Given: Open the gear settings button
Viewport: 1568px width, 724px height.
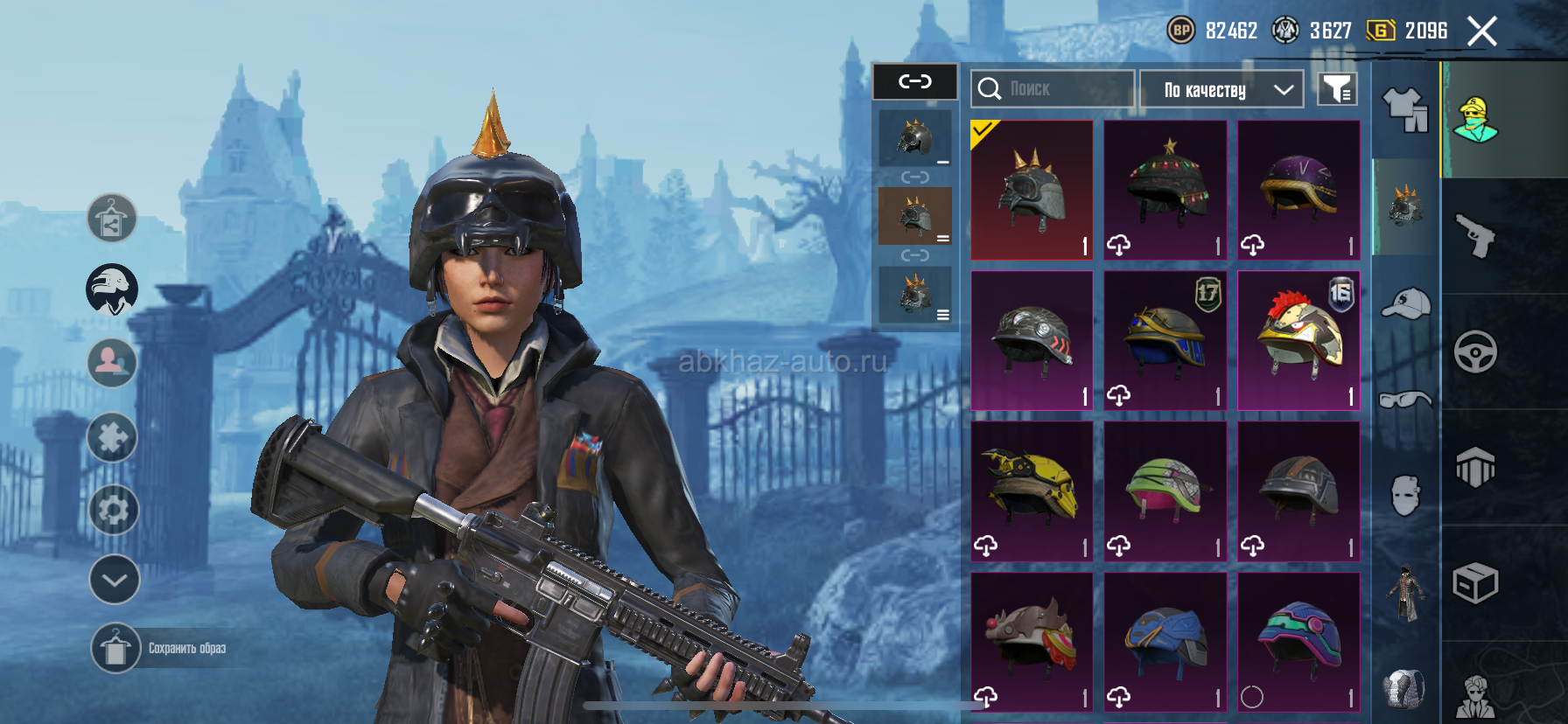Looking at the screenshot, I should (x=114, y=509).
